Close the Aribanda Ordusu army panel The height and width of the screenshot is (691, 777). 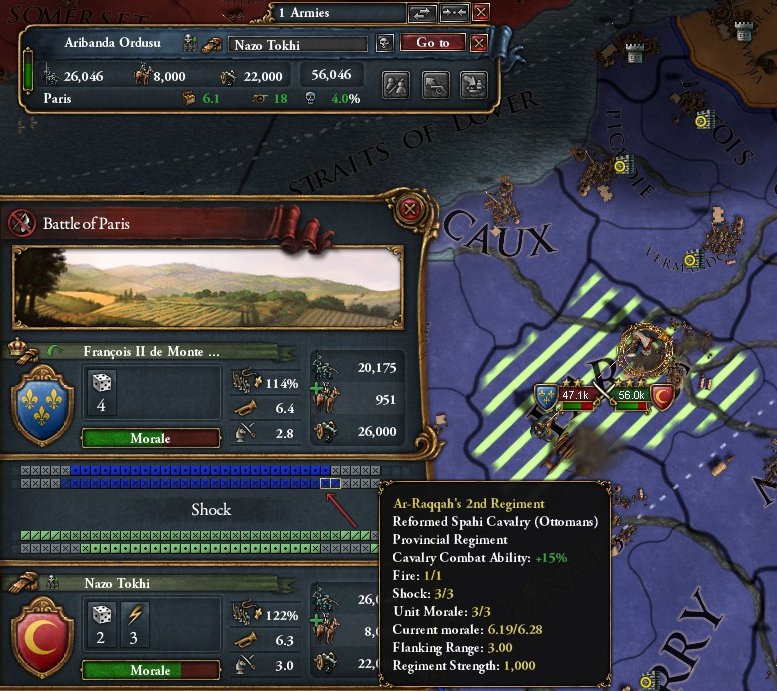click(x=479, y=43)
